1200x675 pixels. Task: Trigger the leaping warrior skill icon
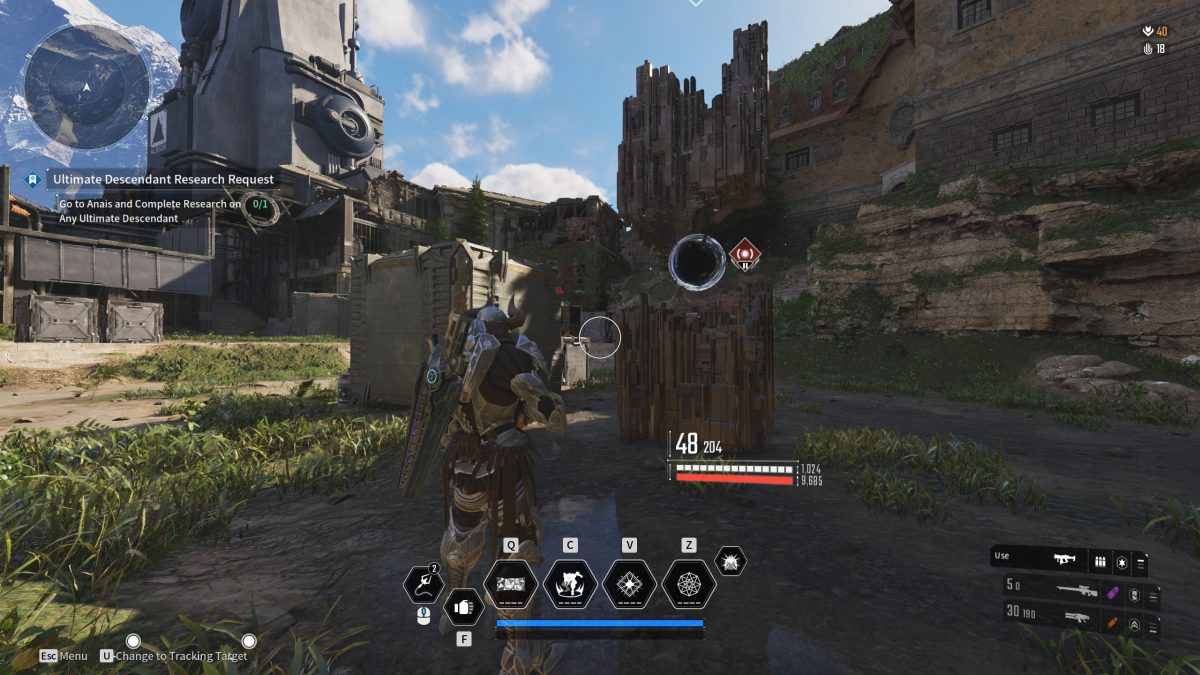click(x=570, y=584)
